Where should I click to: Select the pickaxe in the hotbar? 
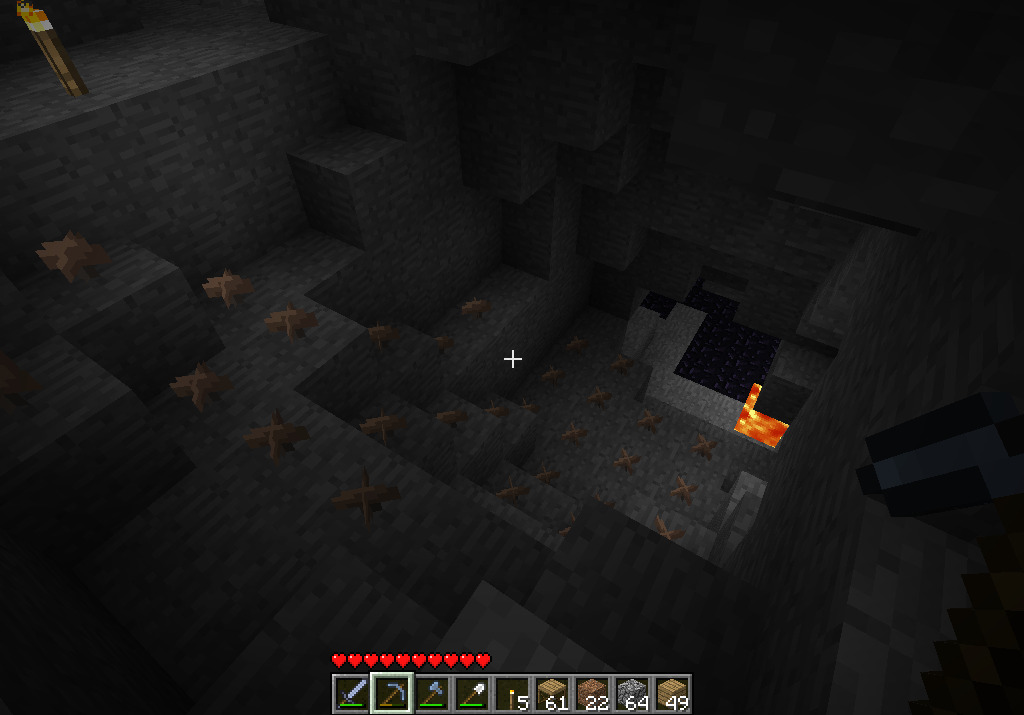(x=392, y=693)
